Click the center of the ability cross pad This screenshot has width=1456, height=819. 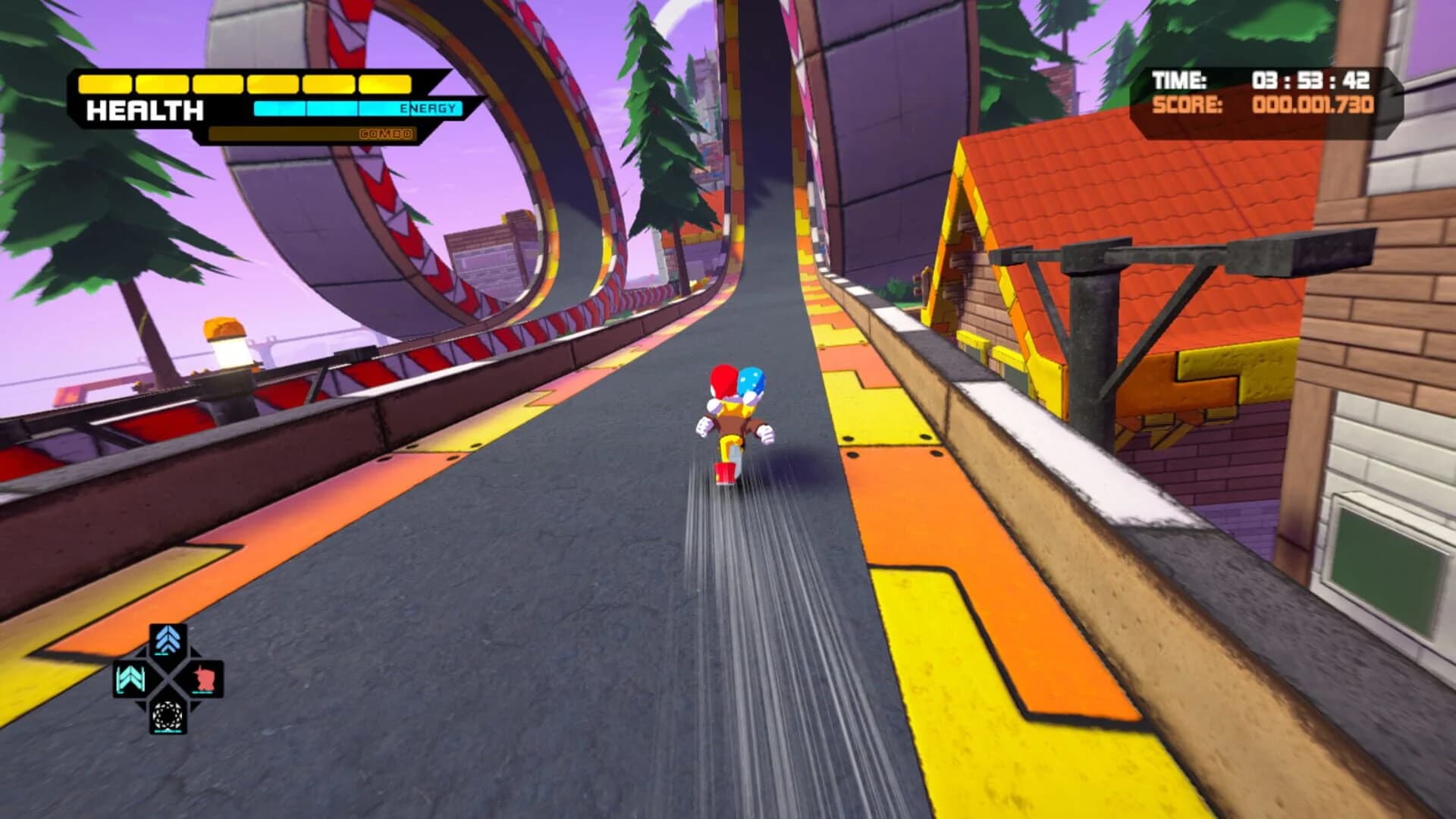[x=168, y=678]
